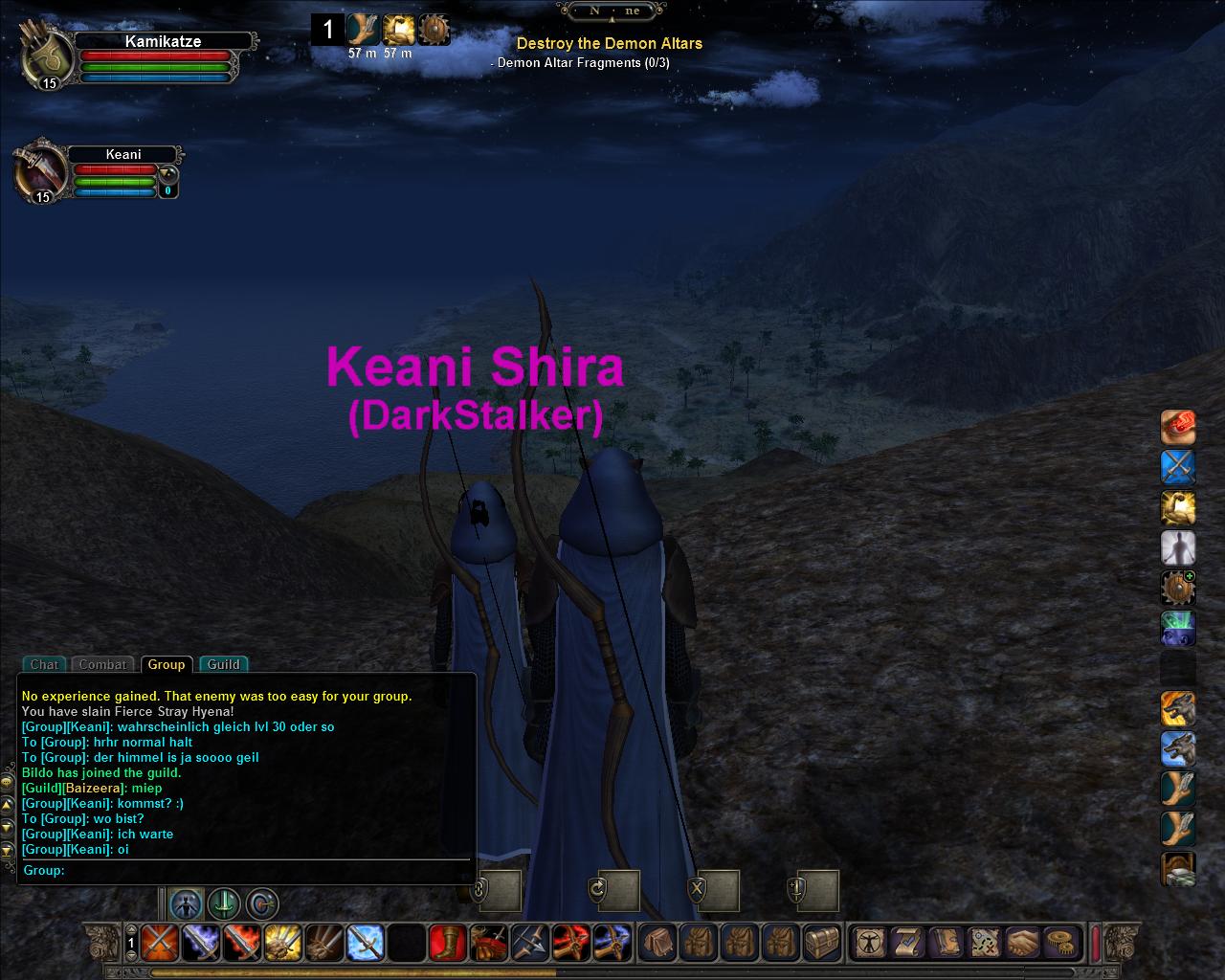Viewport: 1225px width, 980px height.
Task: Activate the blue crossed swords side skill
Action: 1178,468
